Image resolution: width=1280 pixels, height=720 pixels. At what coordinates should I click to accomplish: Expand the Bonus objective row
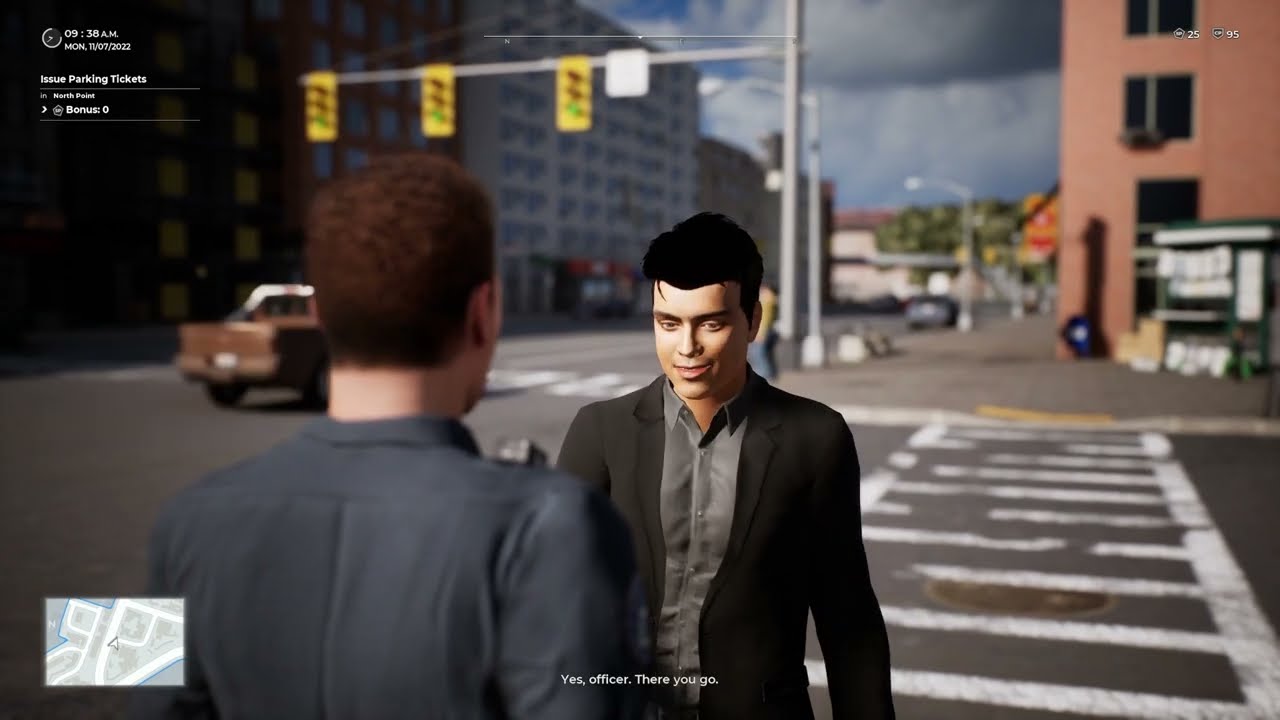45,109
